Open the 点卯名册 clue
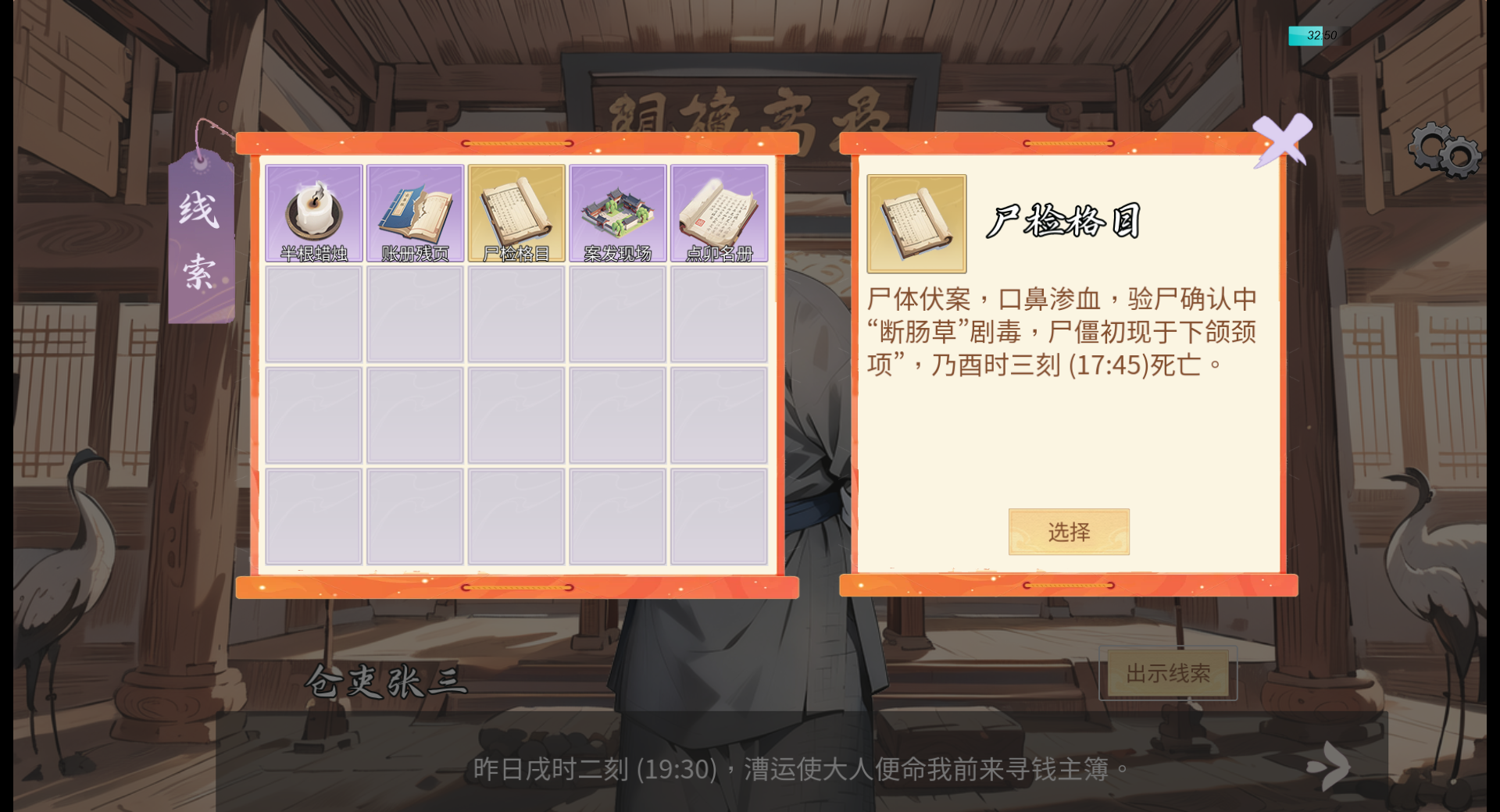 tap(719, 212)
